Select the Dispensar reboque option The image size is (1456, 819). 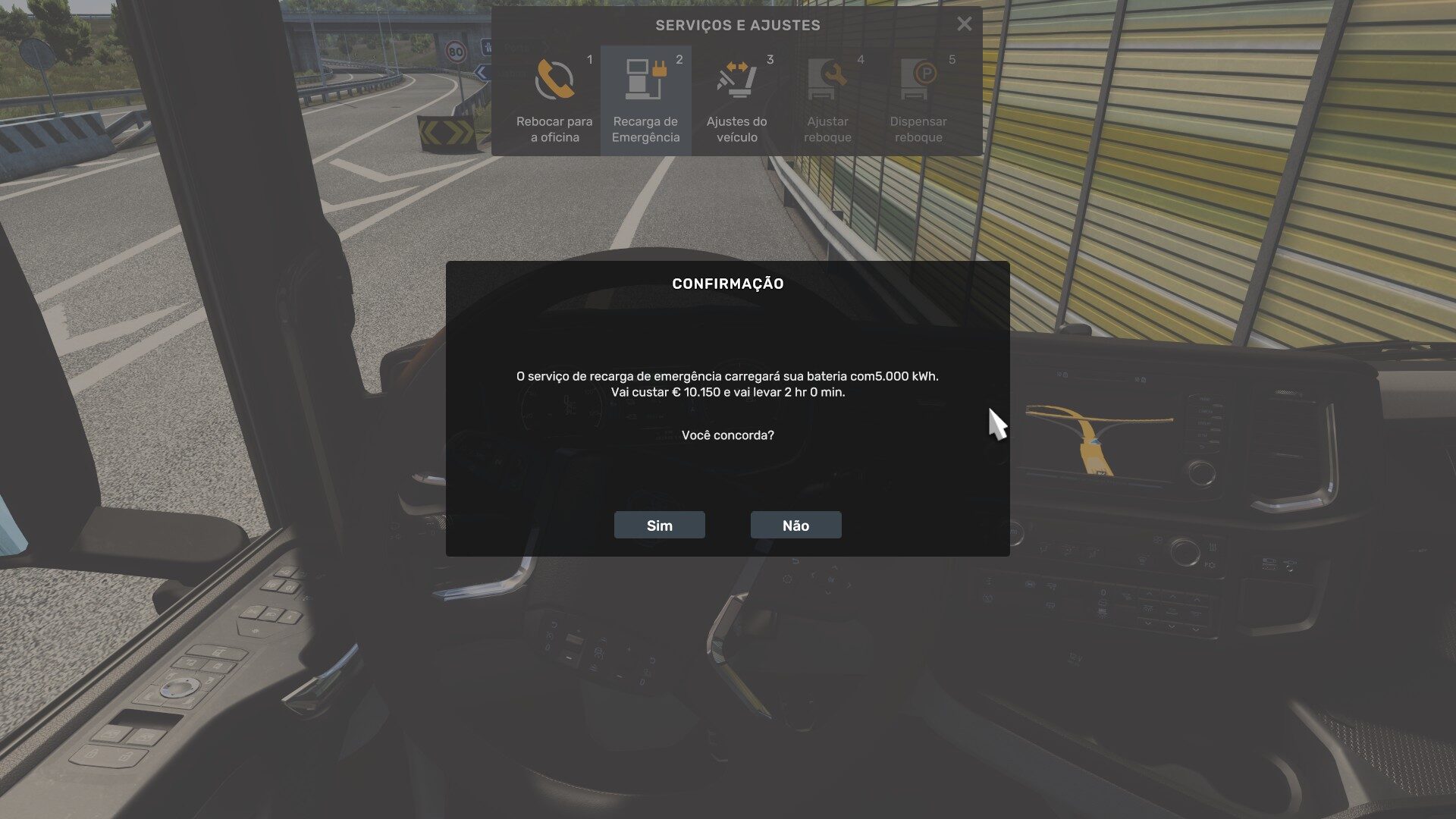click(918, 100)
